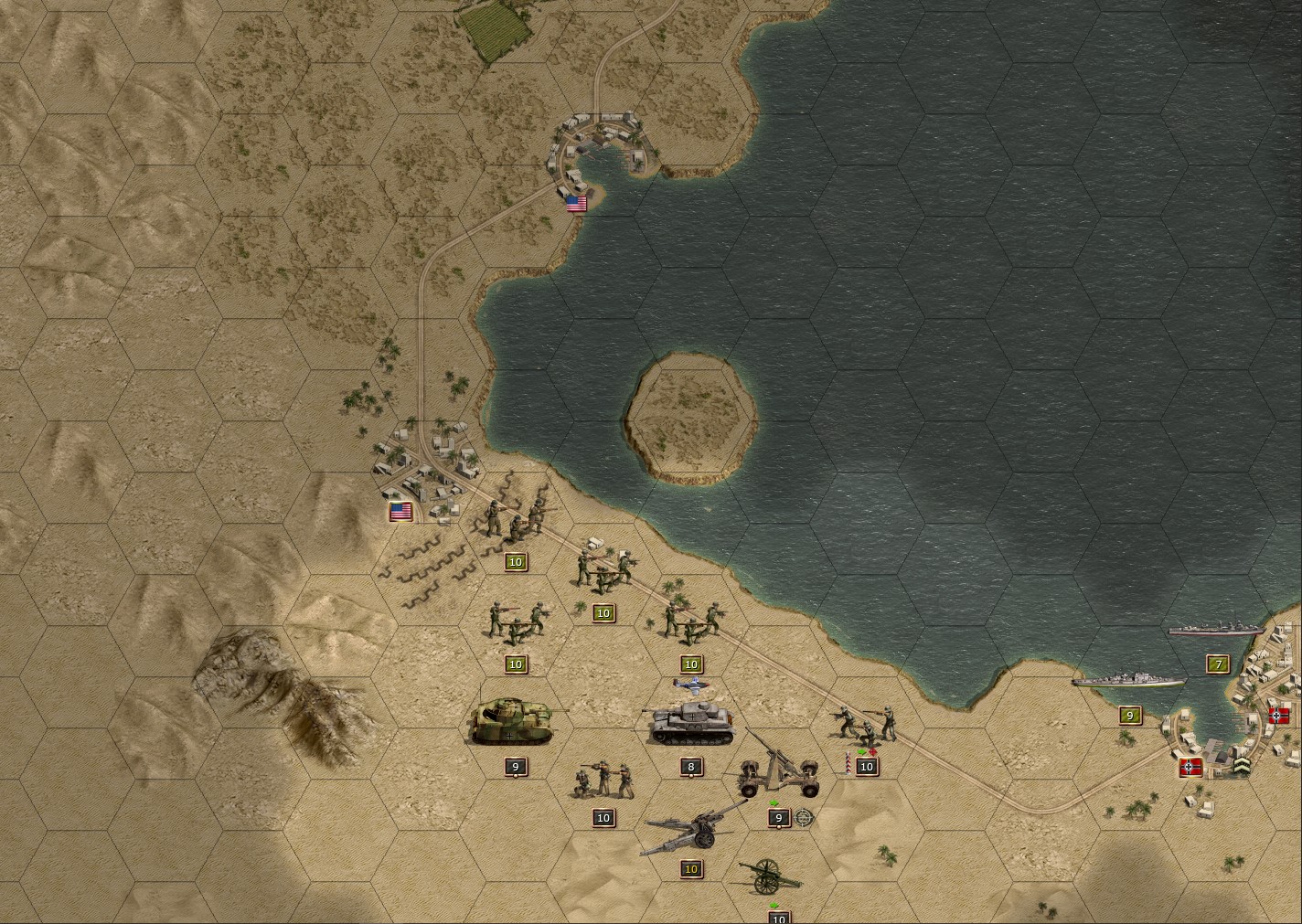1302x924 pixels.
Task: Click the green movement arrow above the strength-9 artillery
Action: click(773, 802)
